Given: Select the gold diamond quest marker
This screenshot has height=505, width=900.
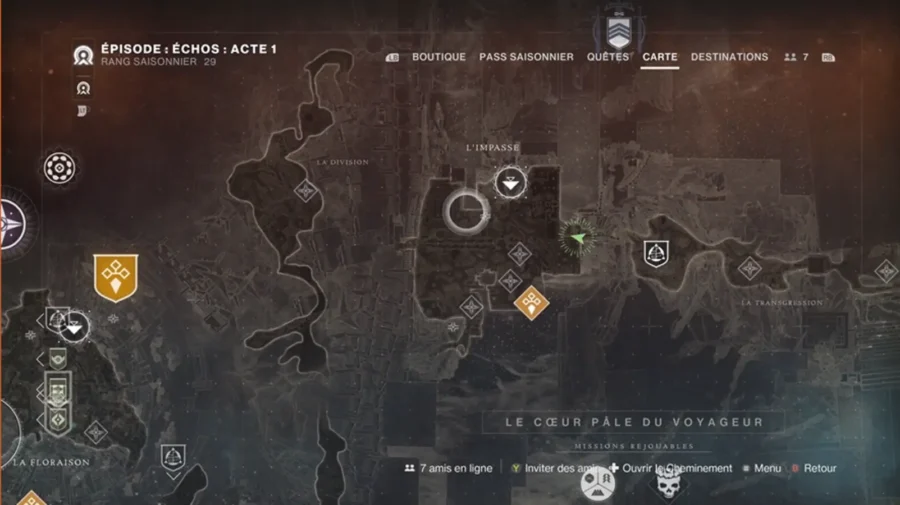Looking at the screenshot, I should coord(530,300).
